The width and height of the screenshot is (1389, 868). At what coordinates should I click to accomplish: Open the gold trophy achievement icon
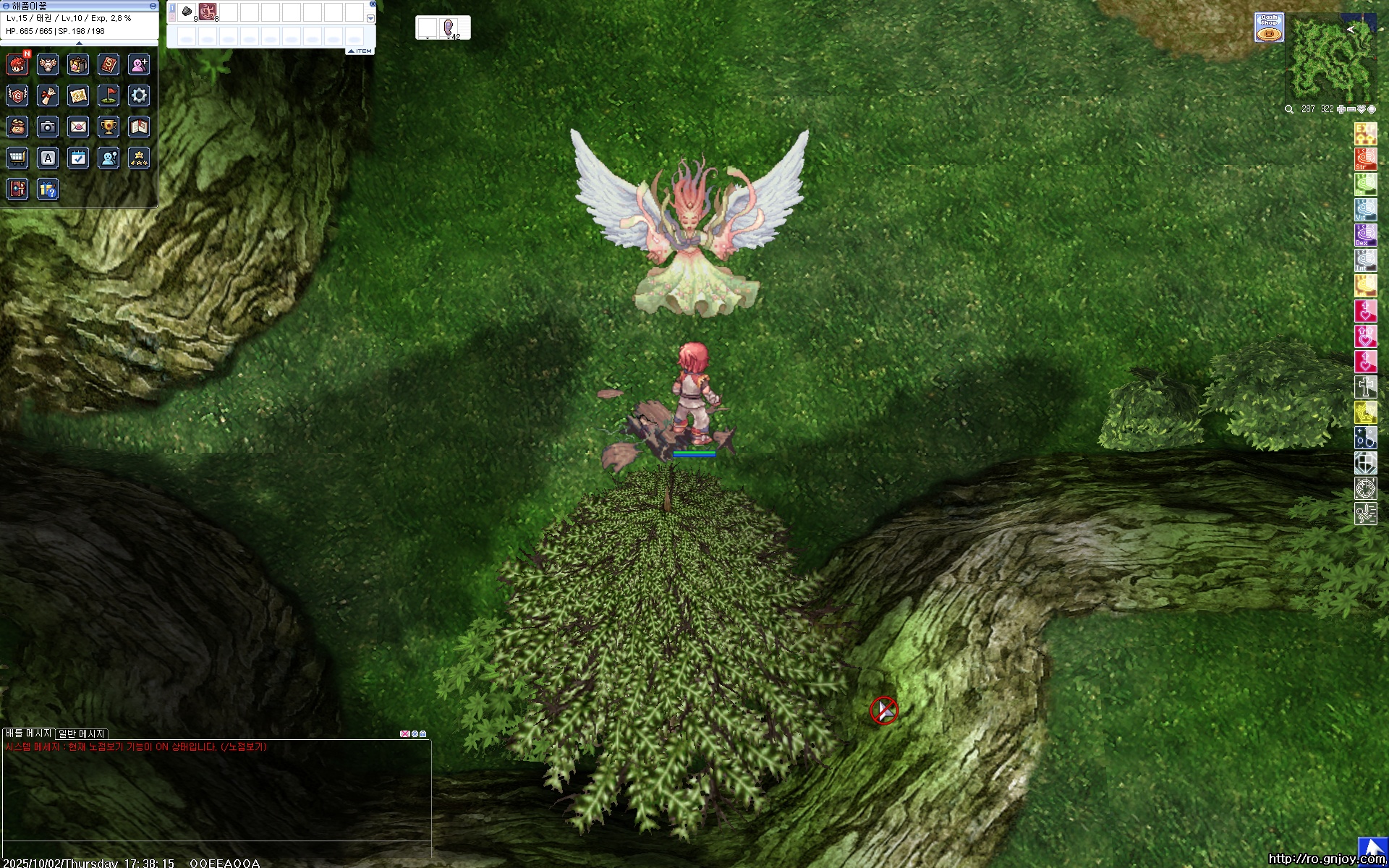pyautogui.click(x=109, y=127)
